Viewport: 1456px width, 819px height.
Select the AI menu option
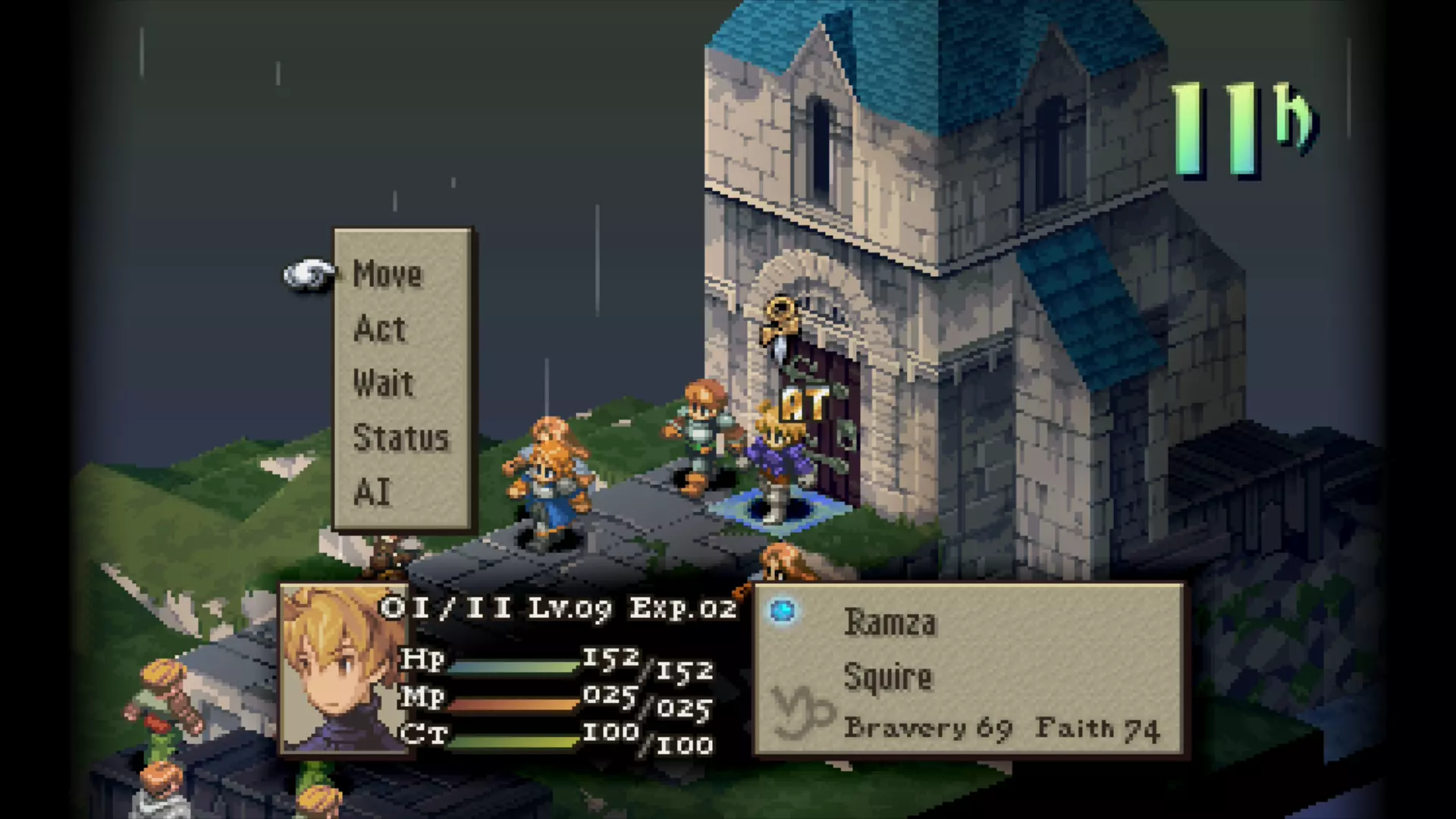pos(372,493)
